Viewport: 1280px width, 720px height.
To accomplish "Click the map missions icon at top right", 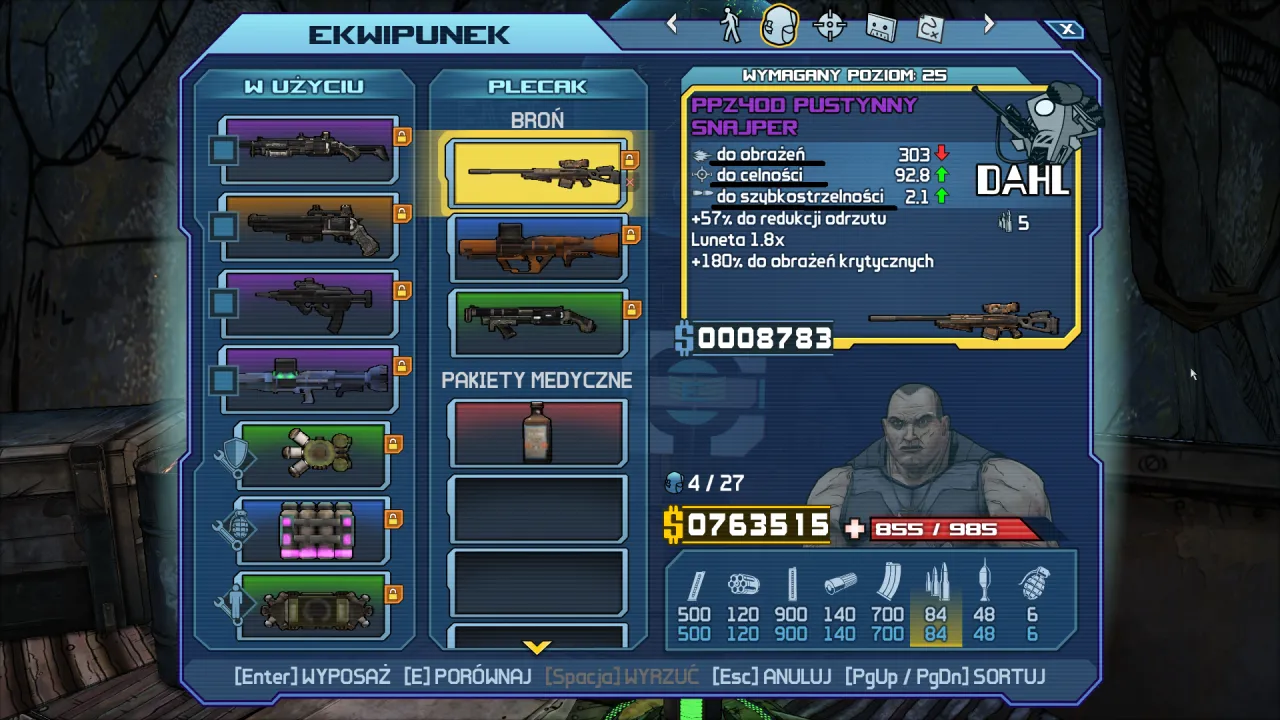I will click(x=932, y=24).
